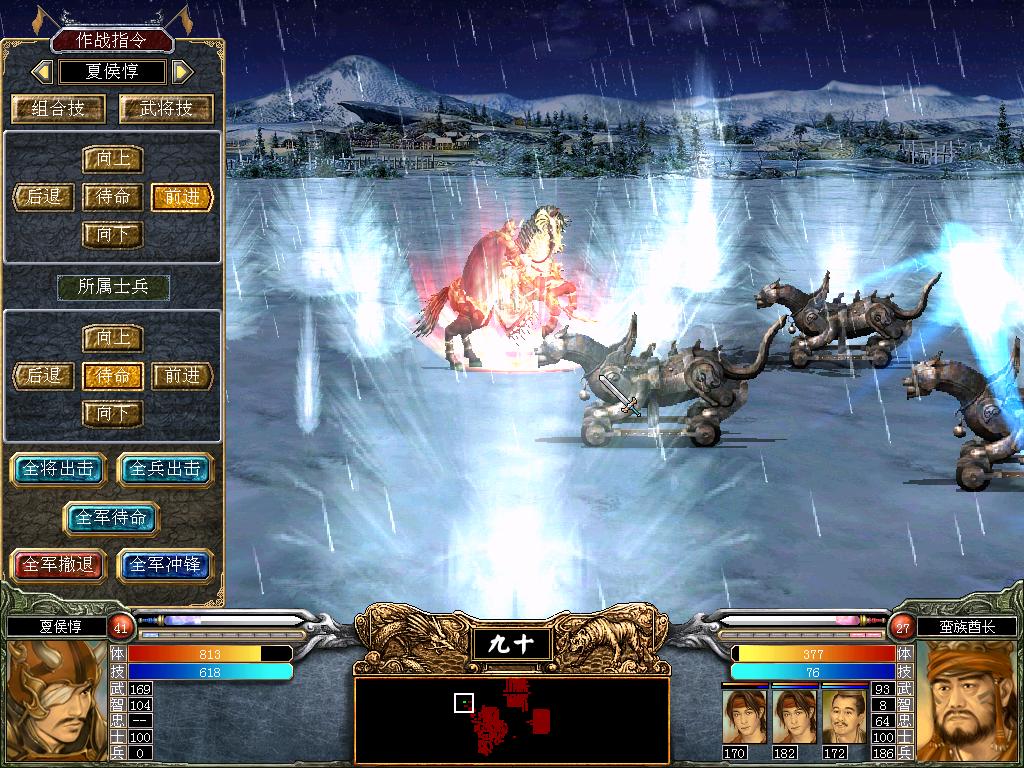This screenshot has width=1024, height=768.
Task: Order 所属士兵 soldiers to 后退 retreat
Action: click(x=44, y=376)
